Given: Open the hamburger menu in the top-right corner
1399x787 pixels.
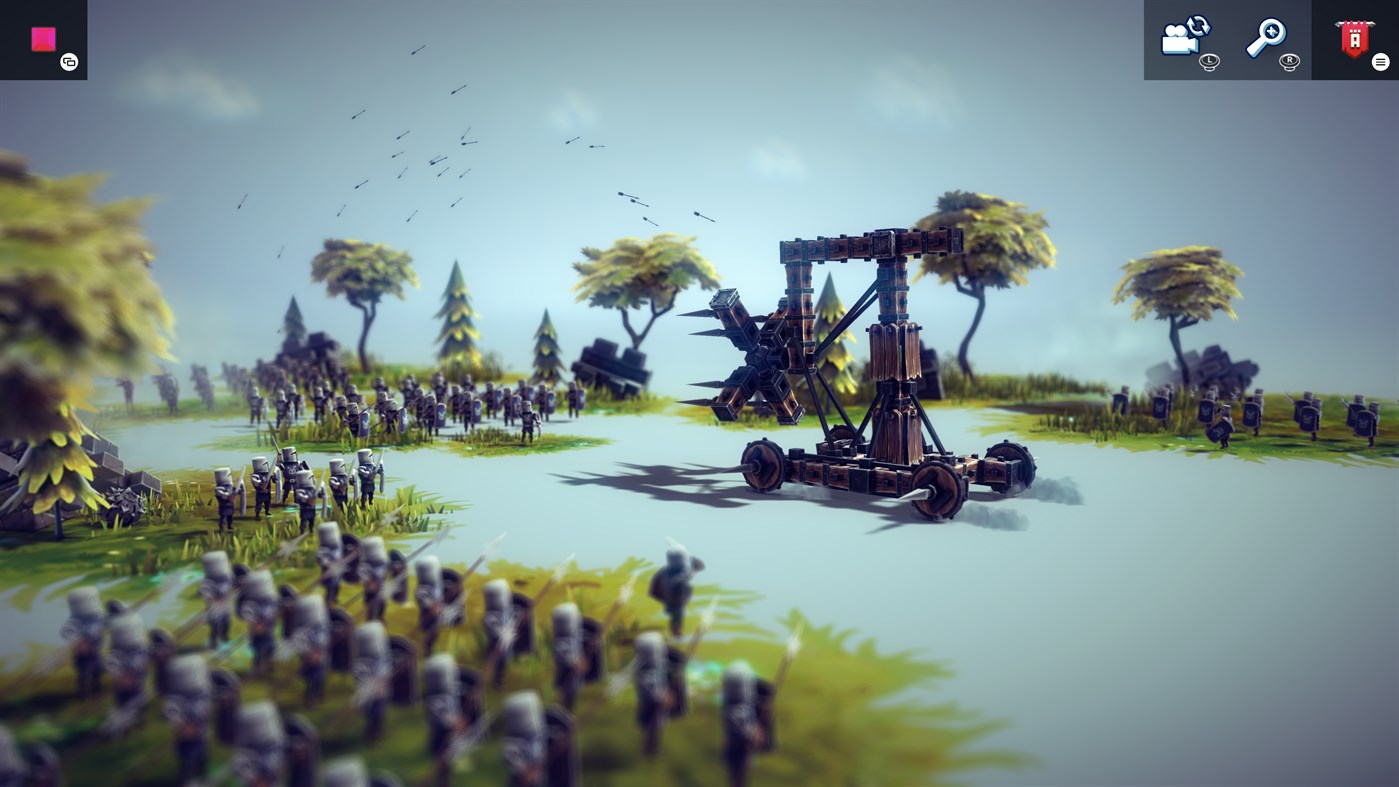Looking at the screenshot, I should pos(1380,60).
